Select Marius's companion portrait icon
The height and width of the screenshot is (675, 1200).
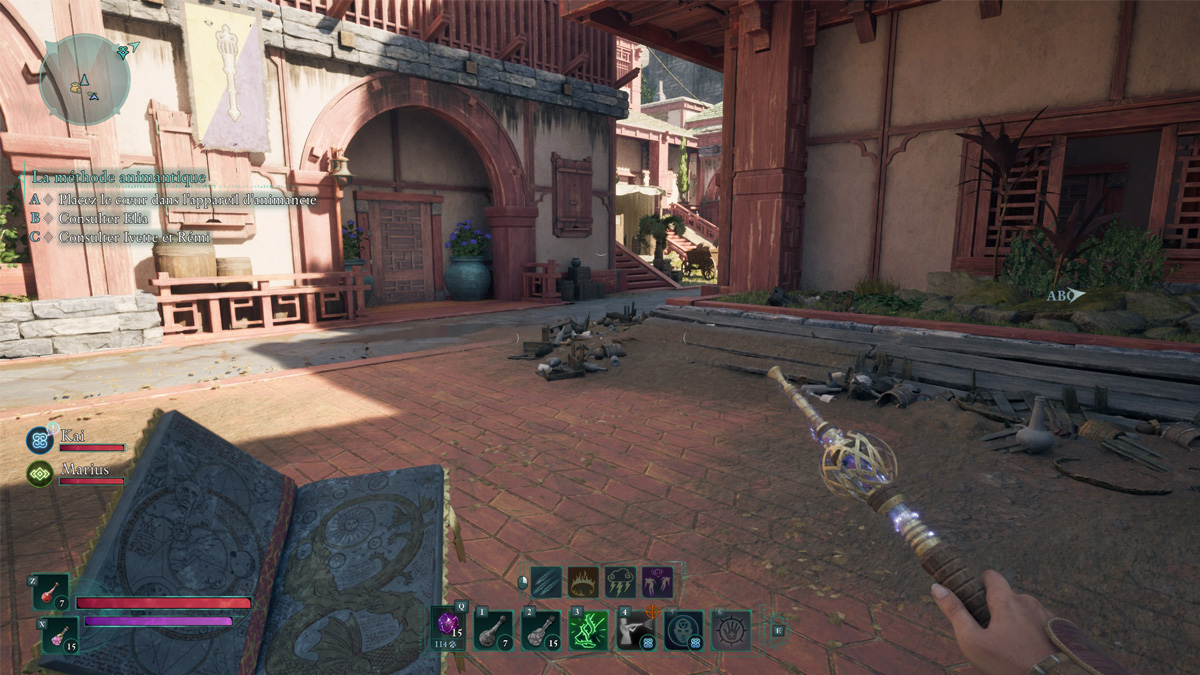[x=40, y=472]
